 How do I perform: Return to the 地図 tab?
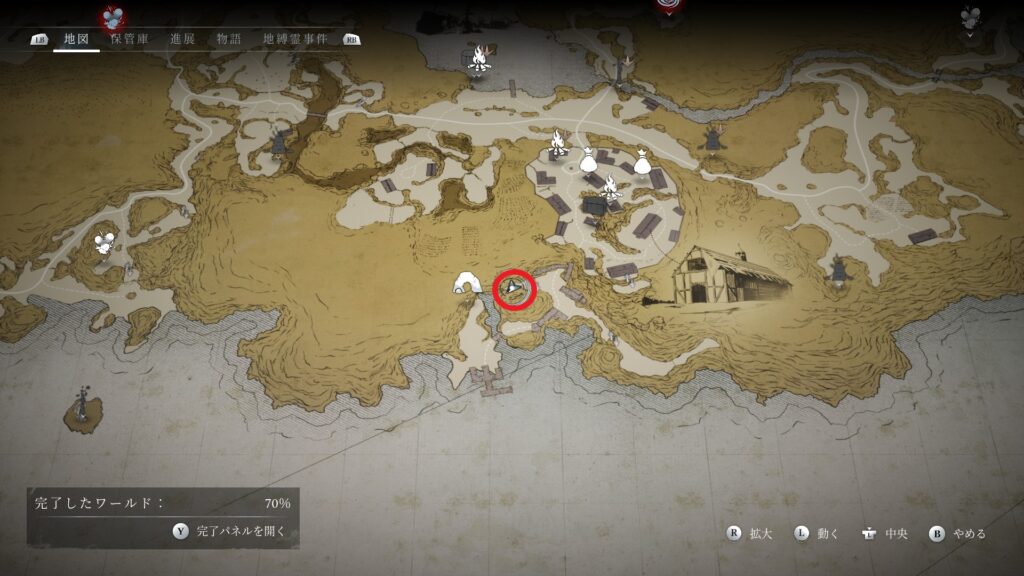77,39
